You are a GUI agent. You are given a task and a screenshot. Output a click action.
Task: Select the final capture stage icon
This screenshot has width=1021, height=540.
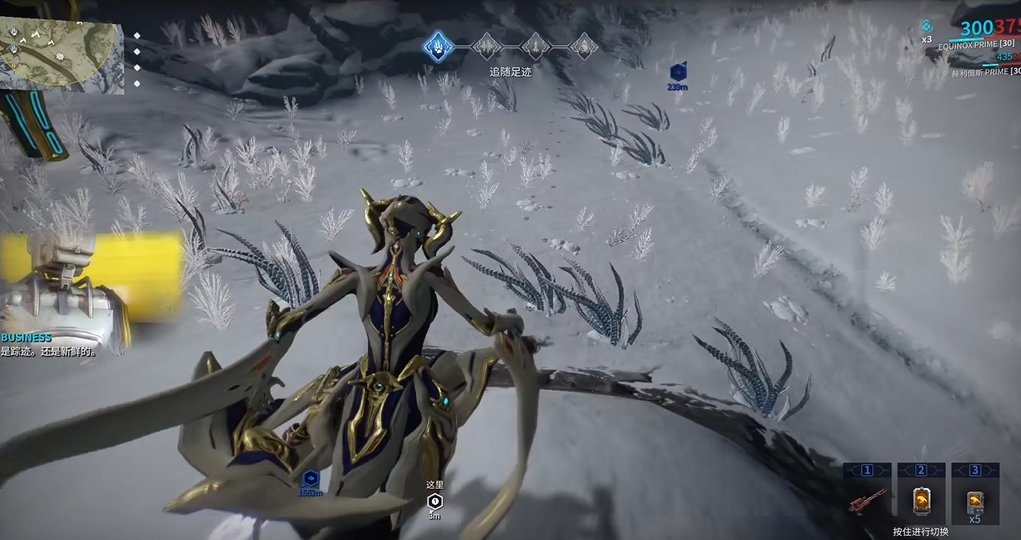coord(583,46)
